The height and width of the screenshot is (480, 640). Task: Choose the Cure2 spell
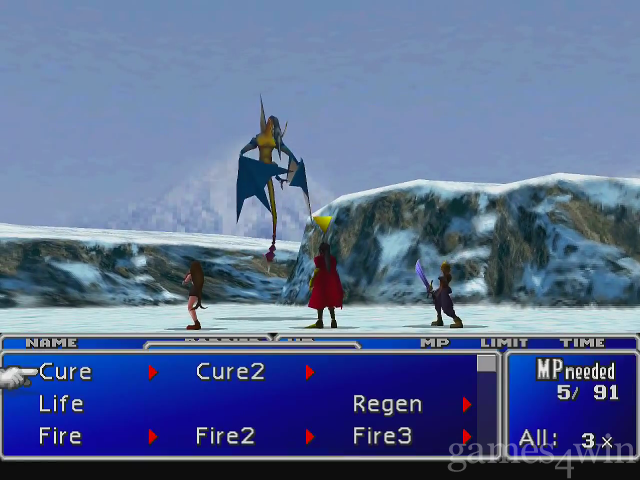[x=230, y=372]
